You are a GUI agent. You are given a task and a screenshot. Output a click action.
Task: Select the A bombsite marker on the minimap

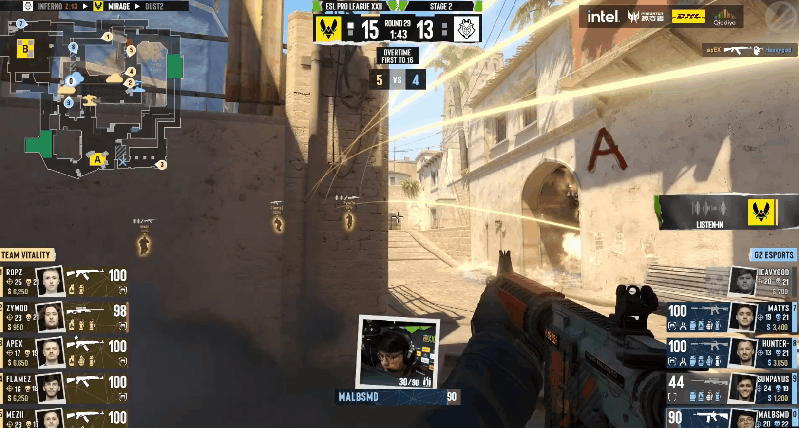[97, 159]
